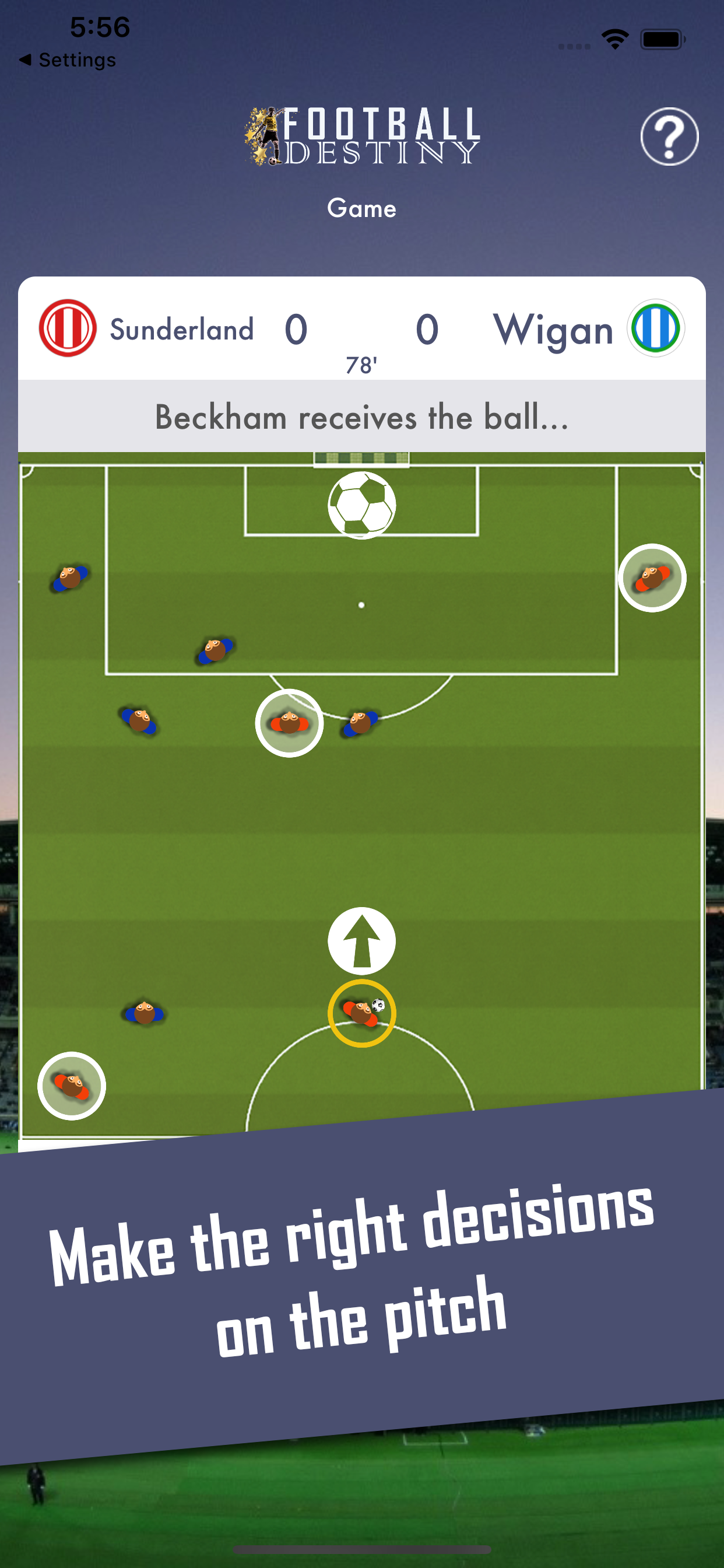
Task: Pass to the circled teammate in the bottom-left corner
Action: point(72,1086)
